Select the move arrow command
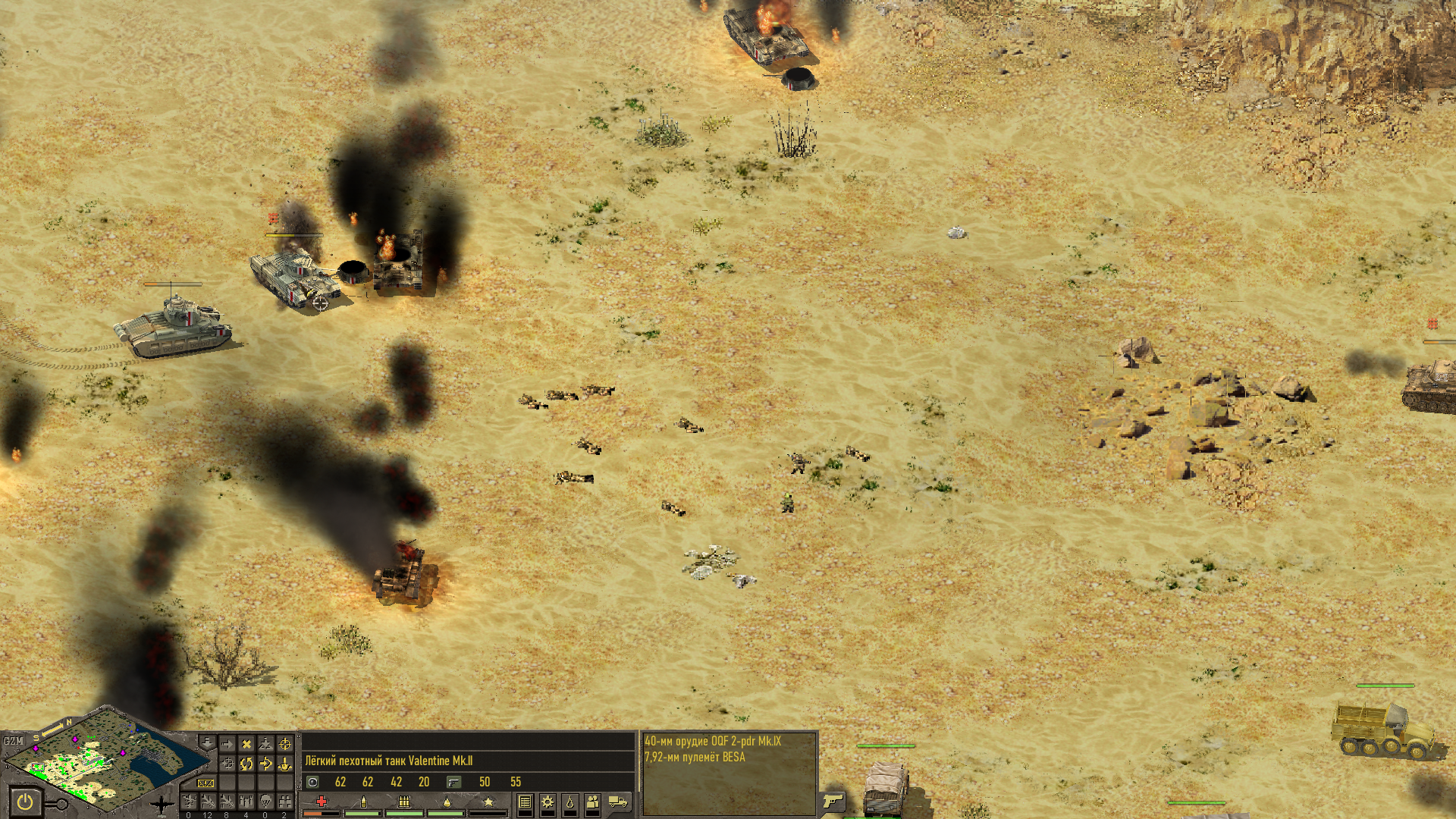1456x819 pixels. click(x=227, y=745)
